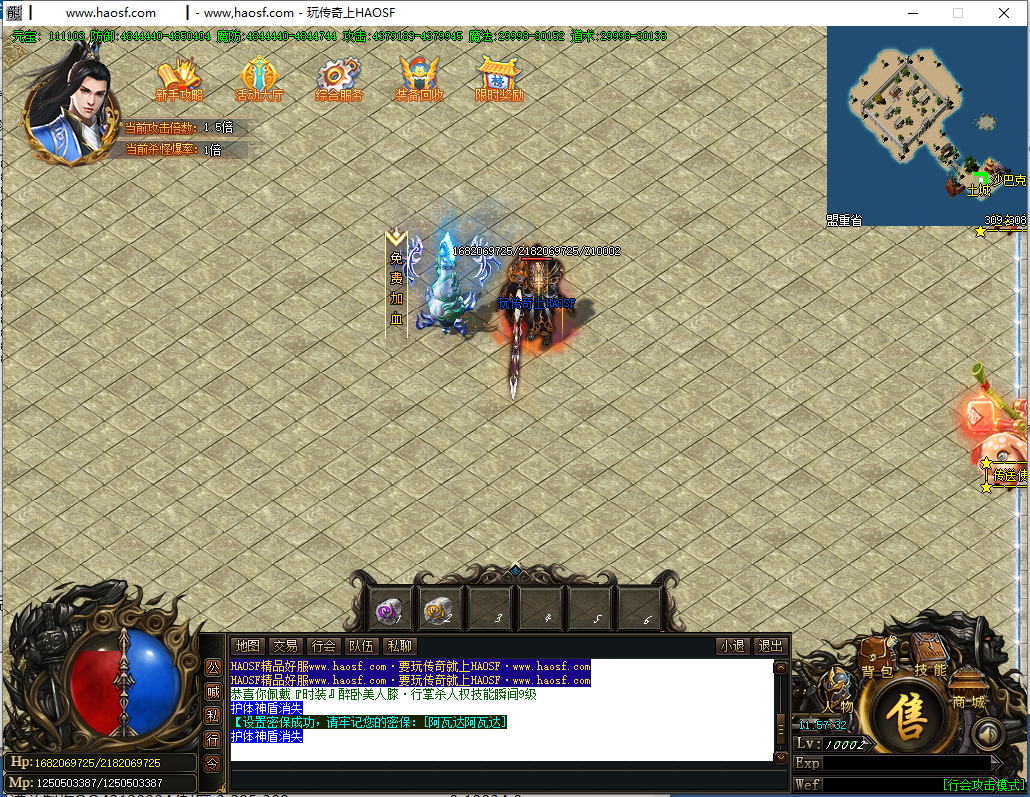
Task: Open the 活动大厅 activity hall
Action: point(258,79)
